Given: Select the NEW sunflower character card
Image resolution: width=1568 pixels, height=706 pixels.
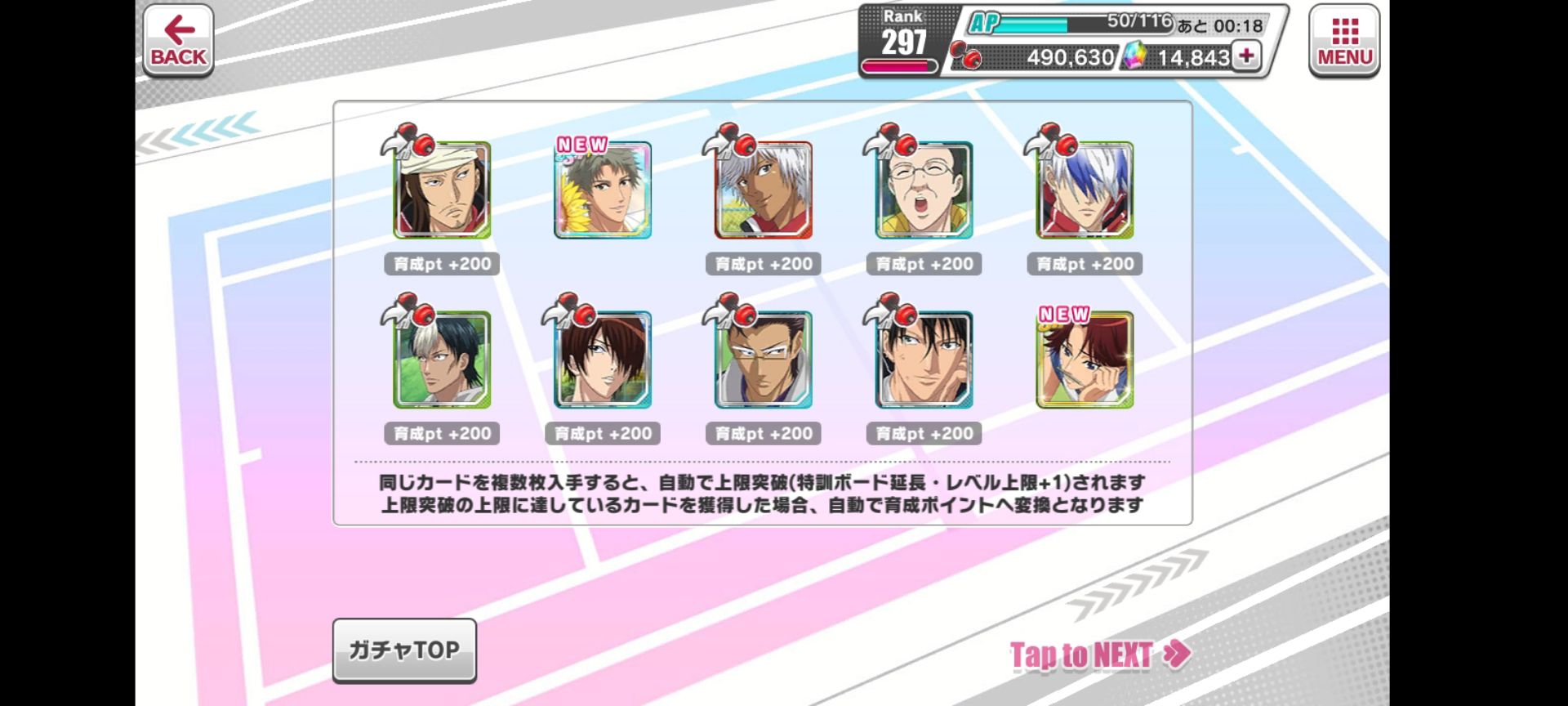Looking at the screenshot, I should click(x=603, y=190).
